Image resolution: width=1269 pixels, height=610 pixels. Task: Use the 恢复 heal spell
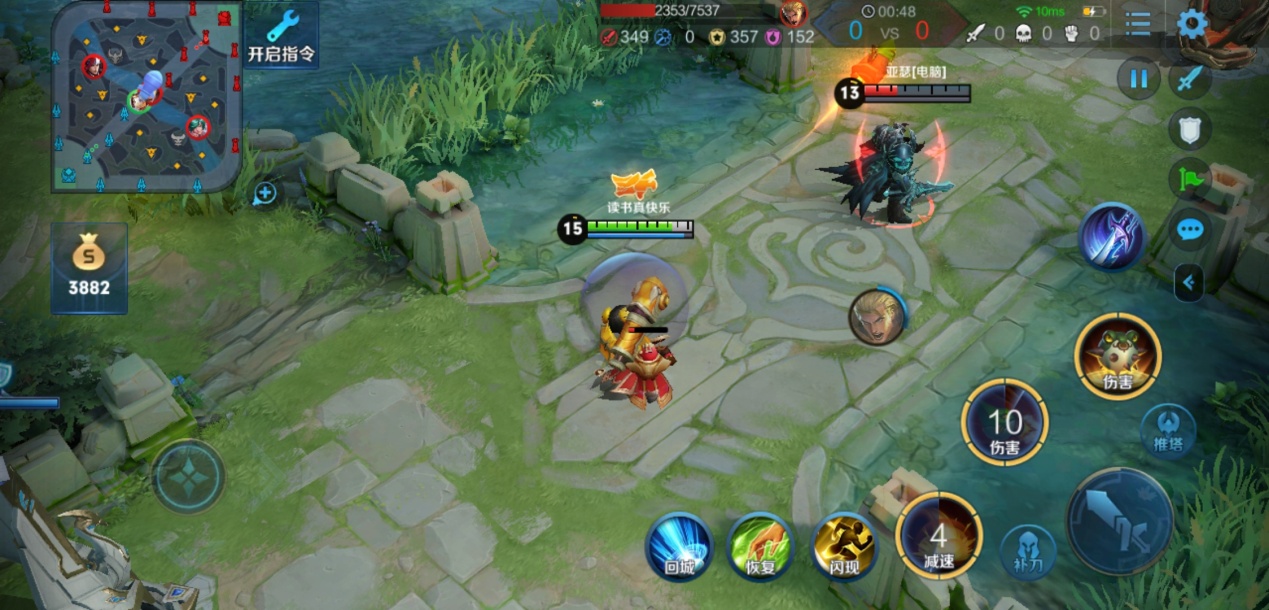pos(760,546)
